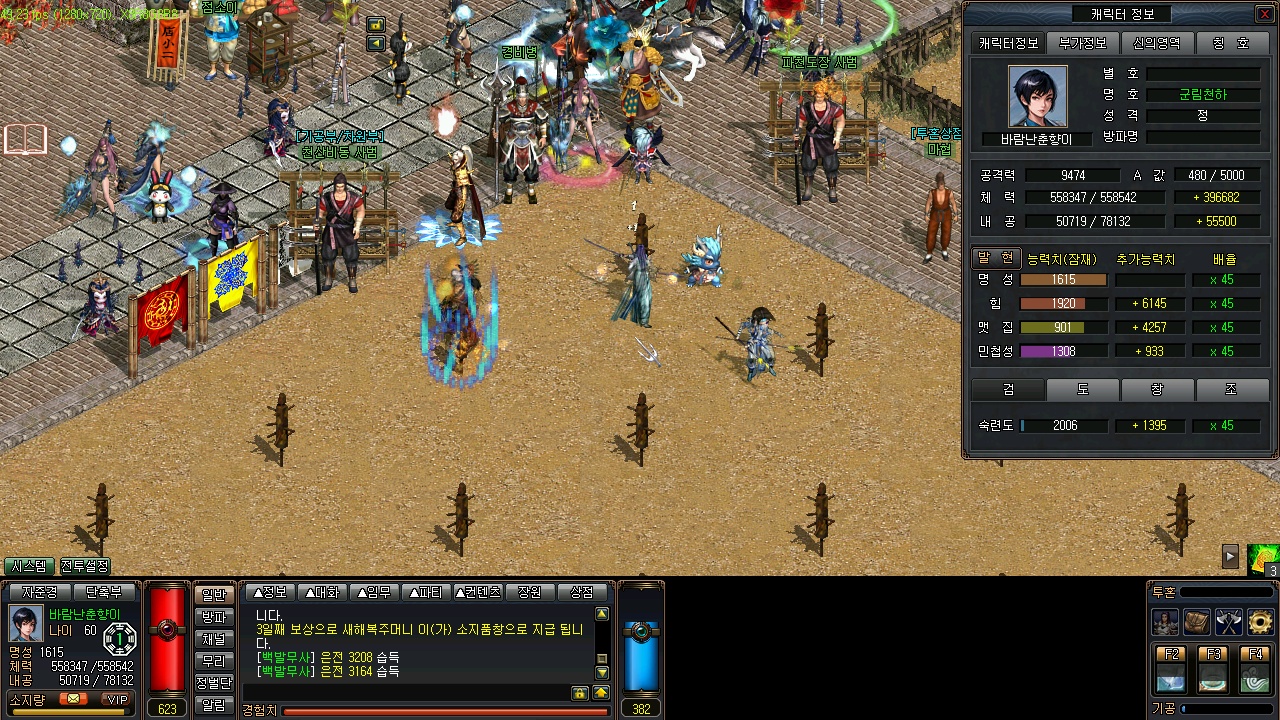Click the 자준경 button
This screenshot has width=1280, height=720.
[x=39, y=592]
